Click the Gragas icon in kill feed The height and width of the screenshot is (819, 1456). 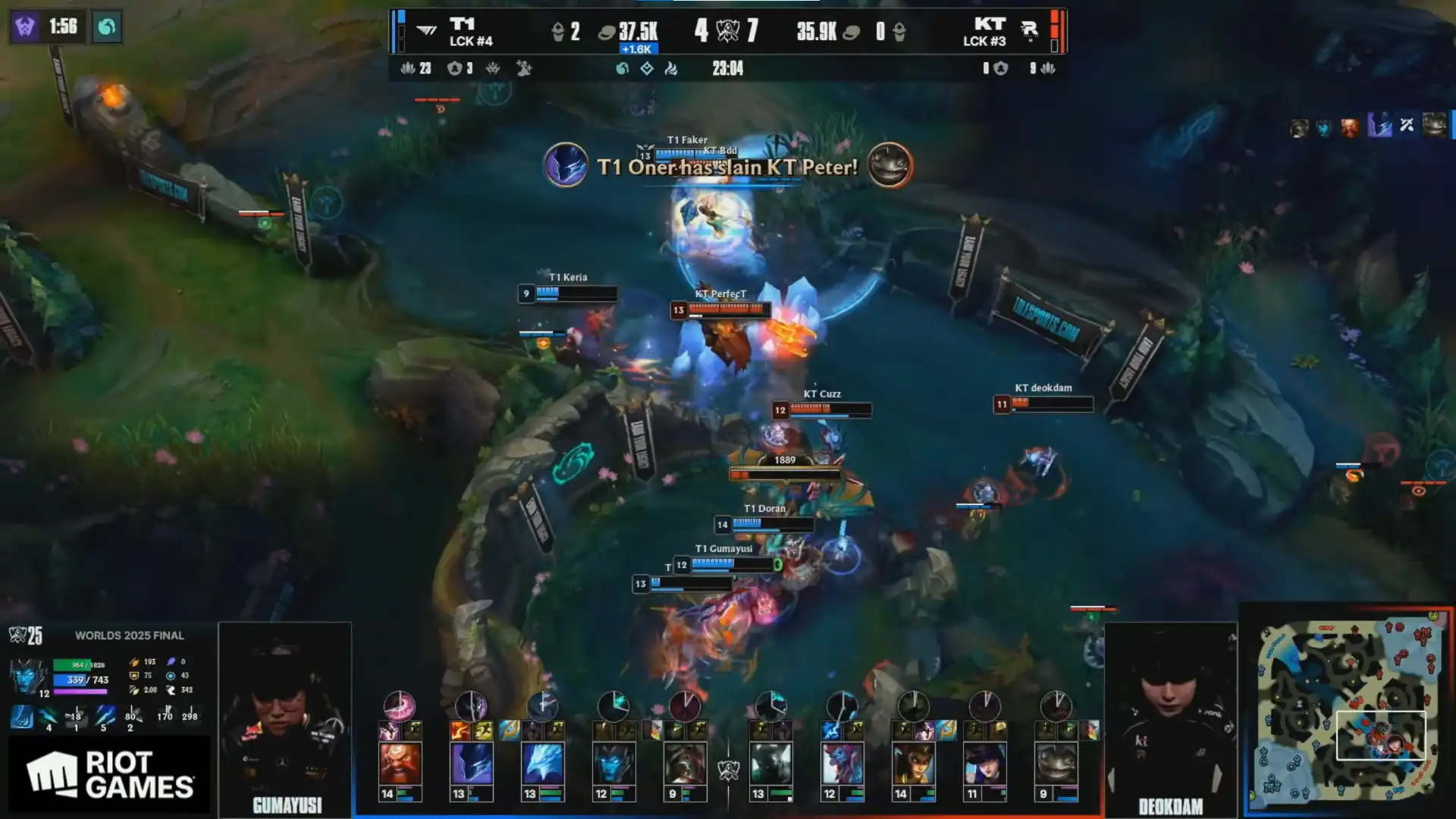[x=1350, y=127]
